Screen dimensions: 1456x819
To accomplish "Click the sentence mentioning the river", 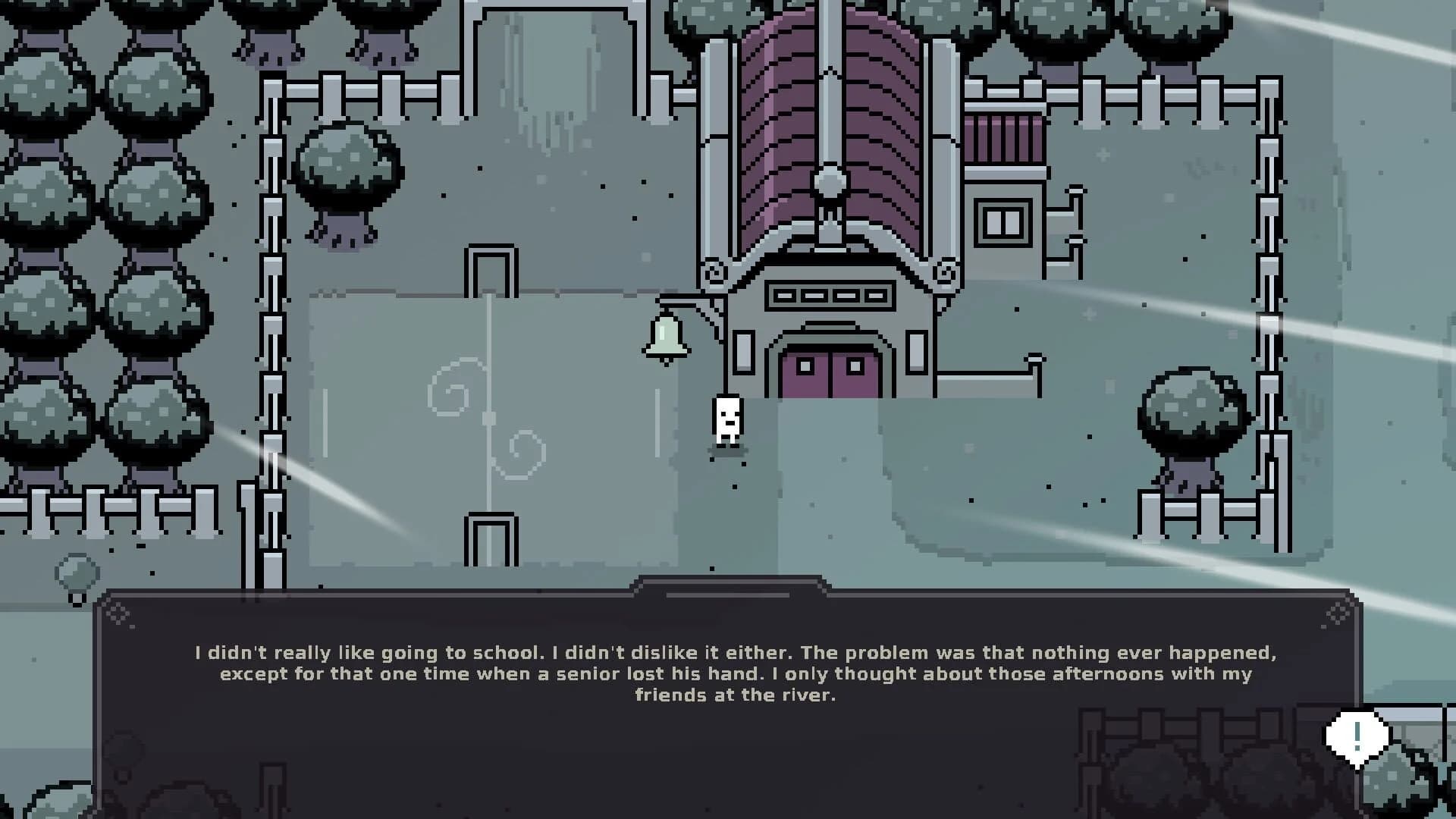I will pyautogui.click(x=736, y=694).
